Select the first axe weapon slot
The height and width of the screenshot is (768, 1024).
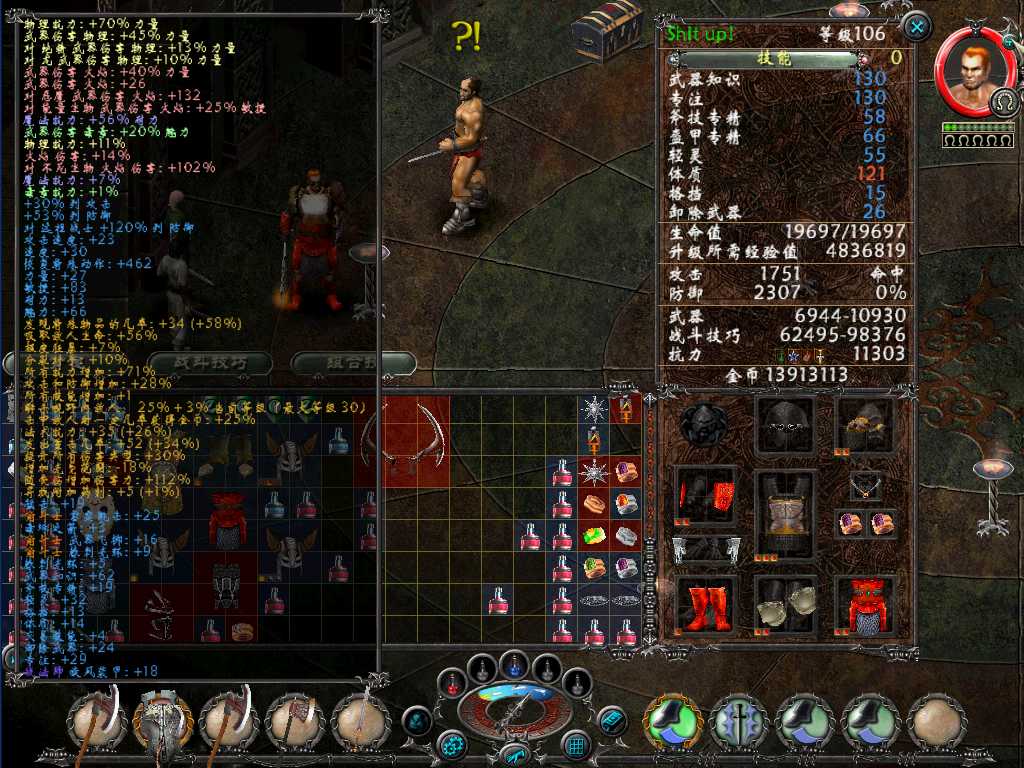pos(98,722)
